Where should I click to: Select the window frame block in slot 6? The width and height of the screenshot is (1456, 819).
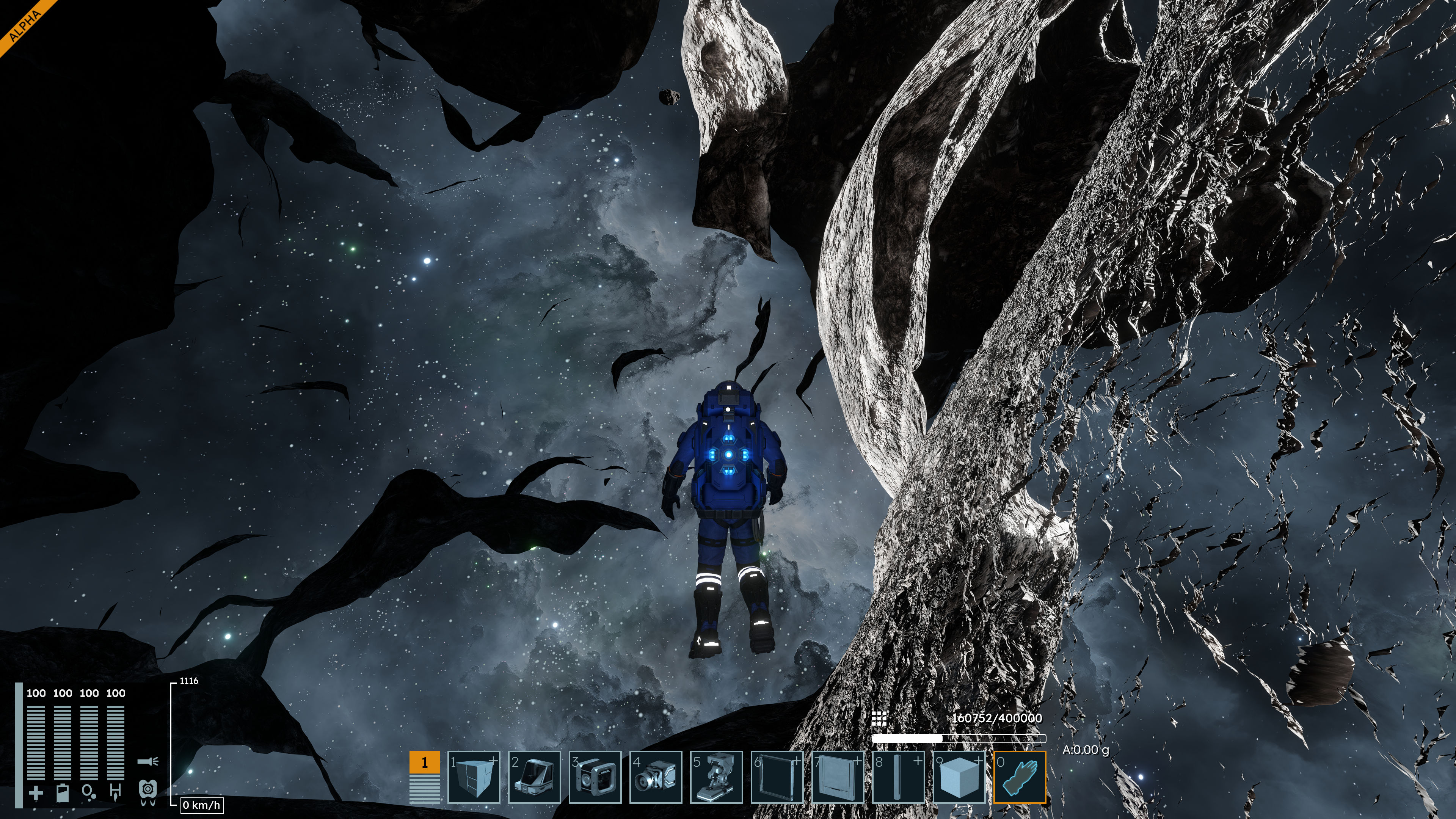coord(777,777)
